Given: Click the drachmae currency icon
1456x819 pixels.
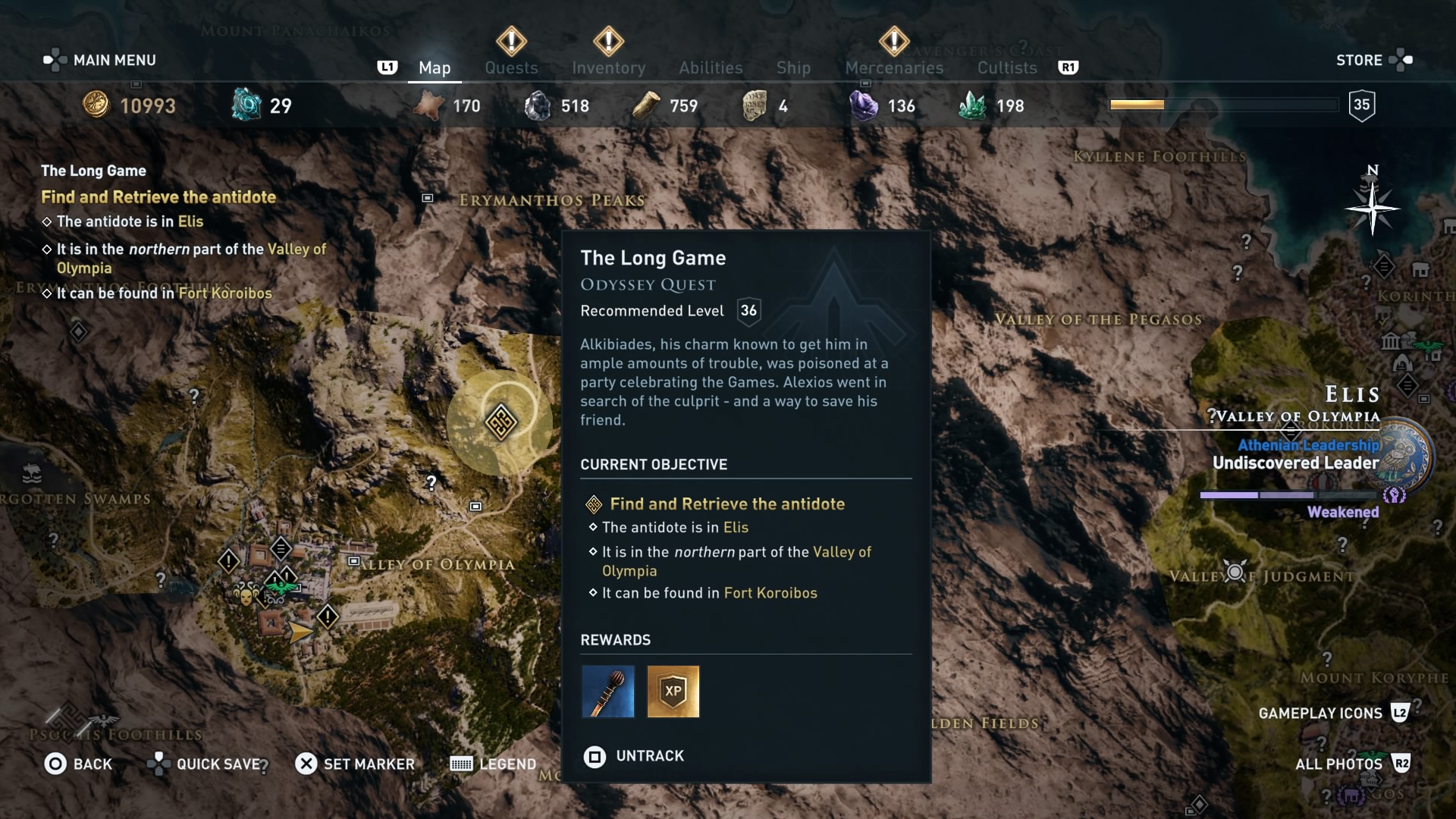Looking at the screenshot, I should point(97,105).
